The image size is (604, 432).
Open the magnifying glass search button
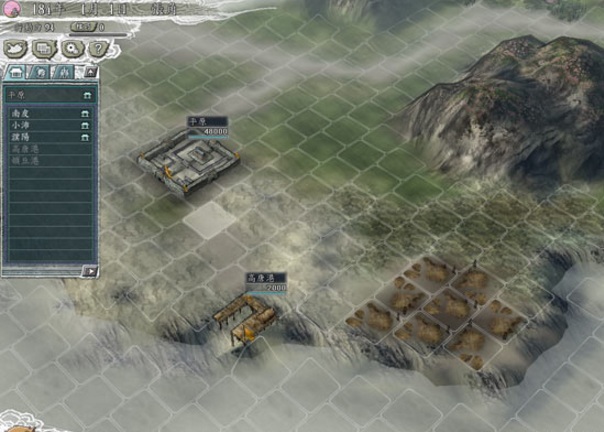coord(71,48)
